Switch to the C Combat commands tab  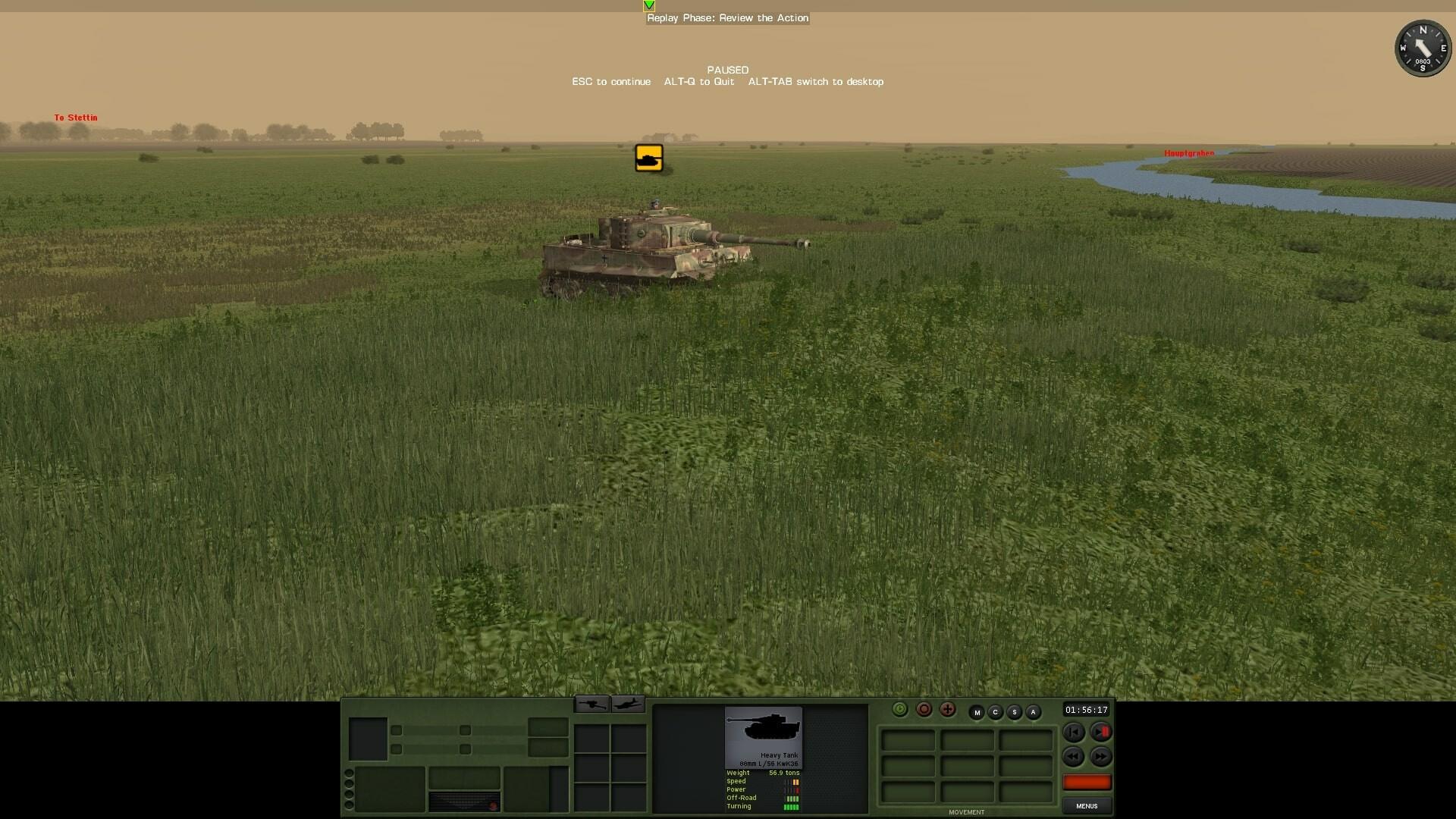(996, 713)
